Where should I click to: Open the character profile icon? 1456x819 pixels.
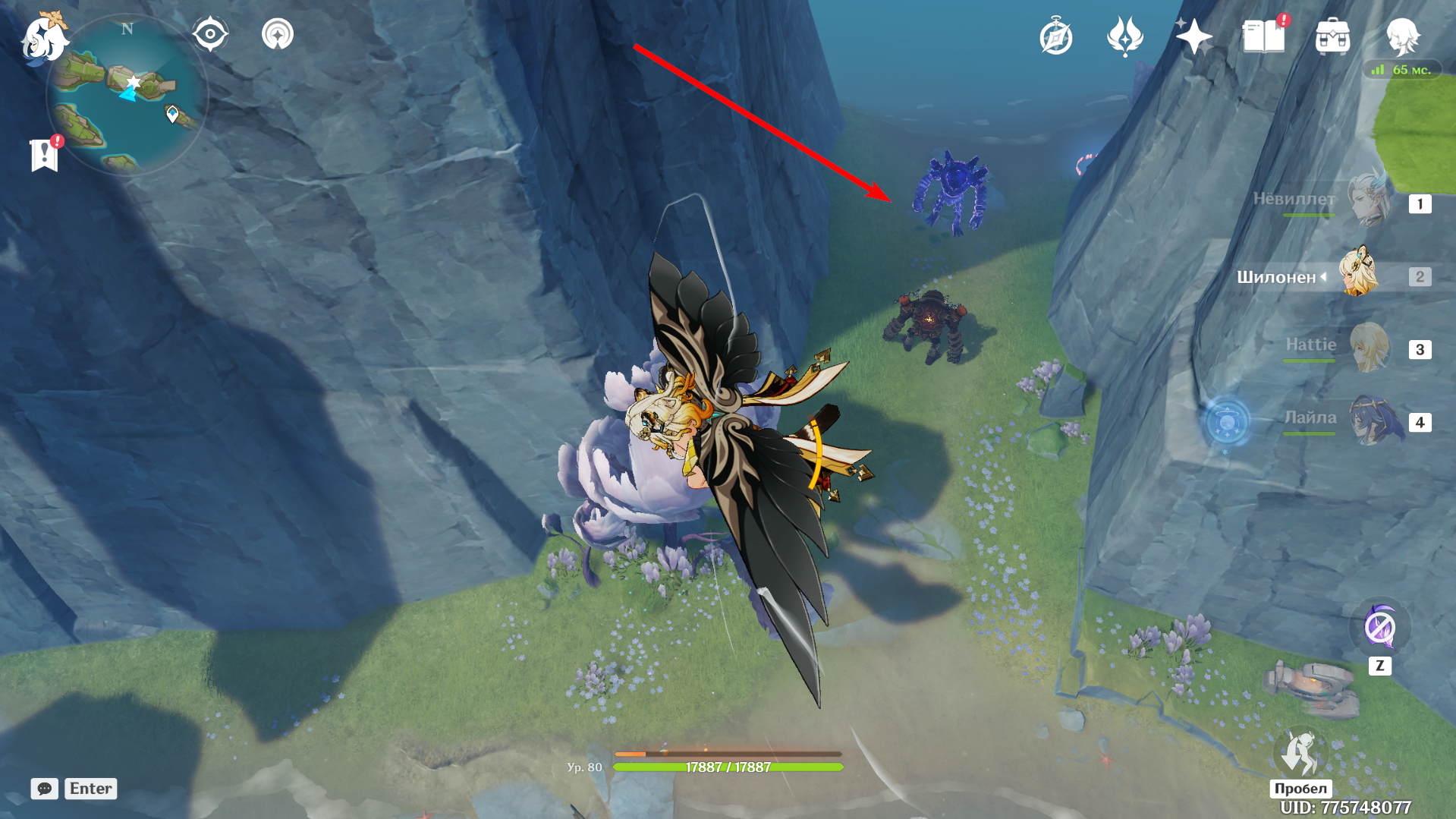[1402, 36]
